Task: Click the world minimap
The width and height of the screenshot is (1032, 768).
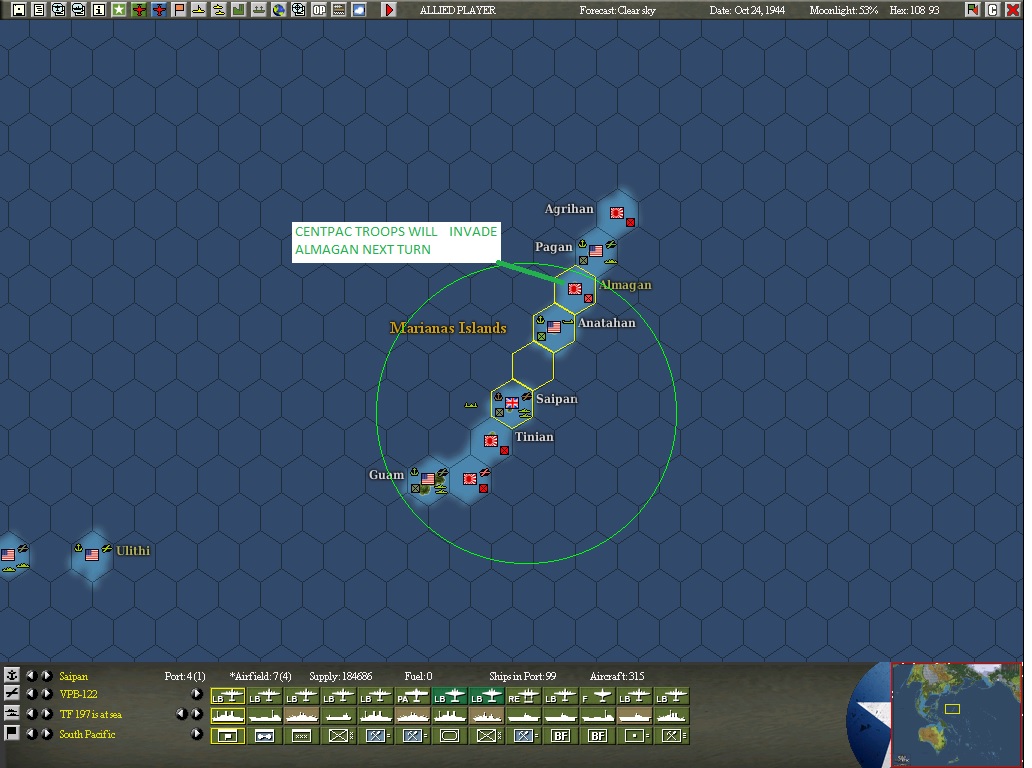Action: click(956, 714)
